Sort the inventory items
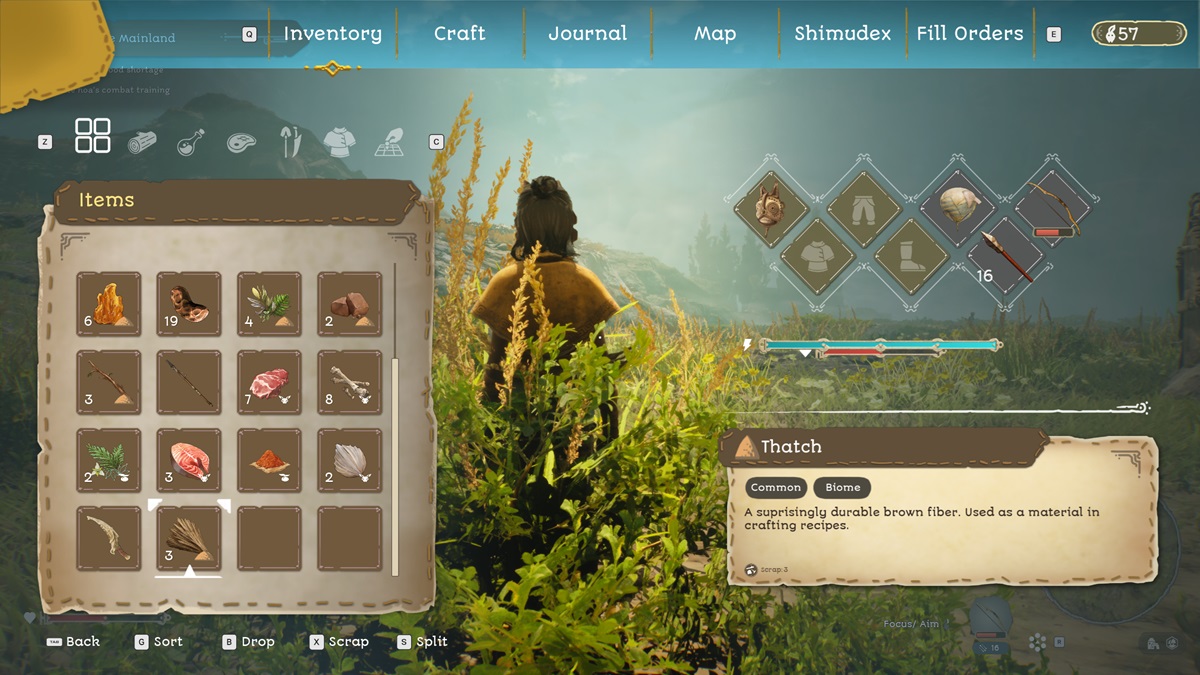 click(x=159, y=642)
